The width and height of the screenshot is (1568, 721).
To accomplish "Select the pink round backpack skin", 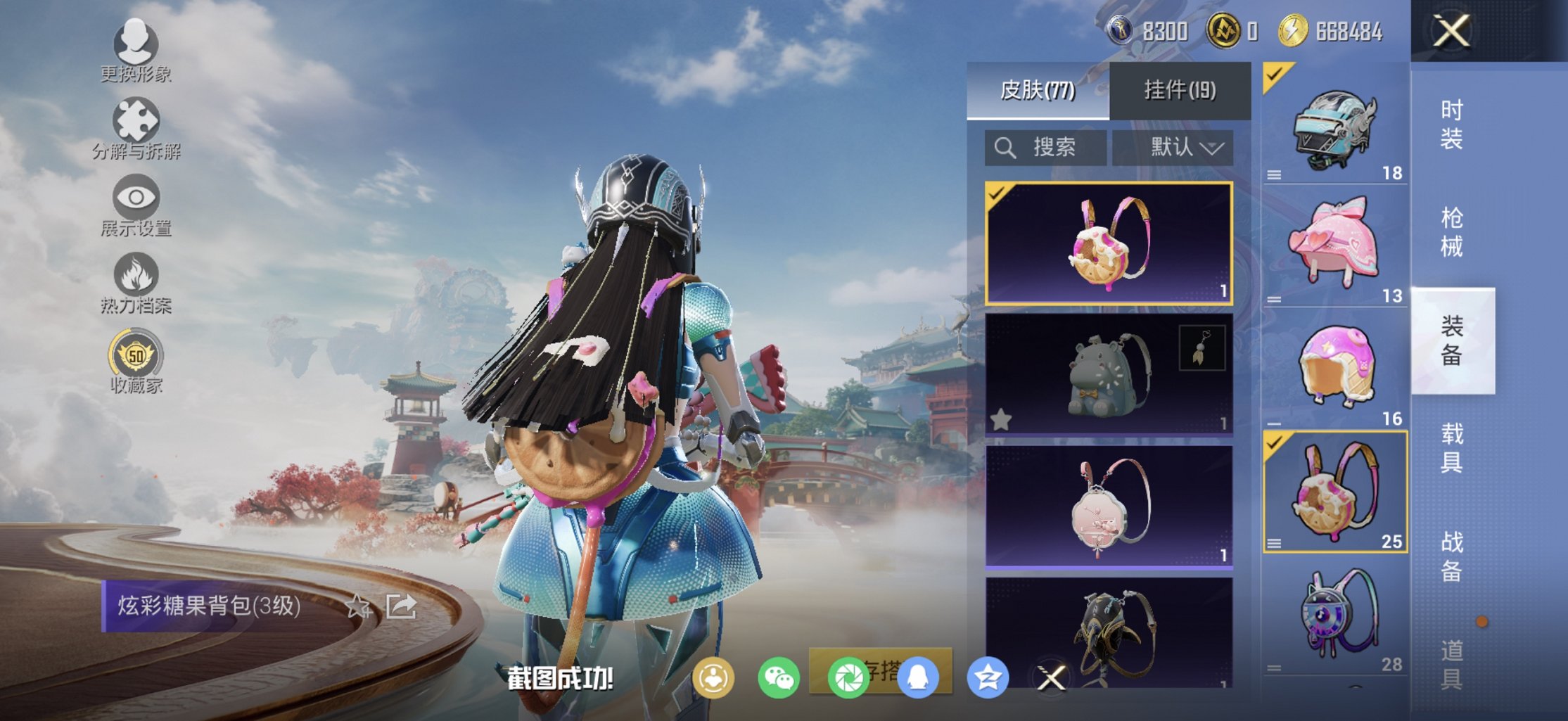I will (1109, 505).
